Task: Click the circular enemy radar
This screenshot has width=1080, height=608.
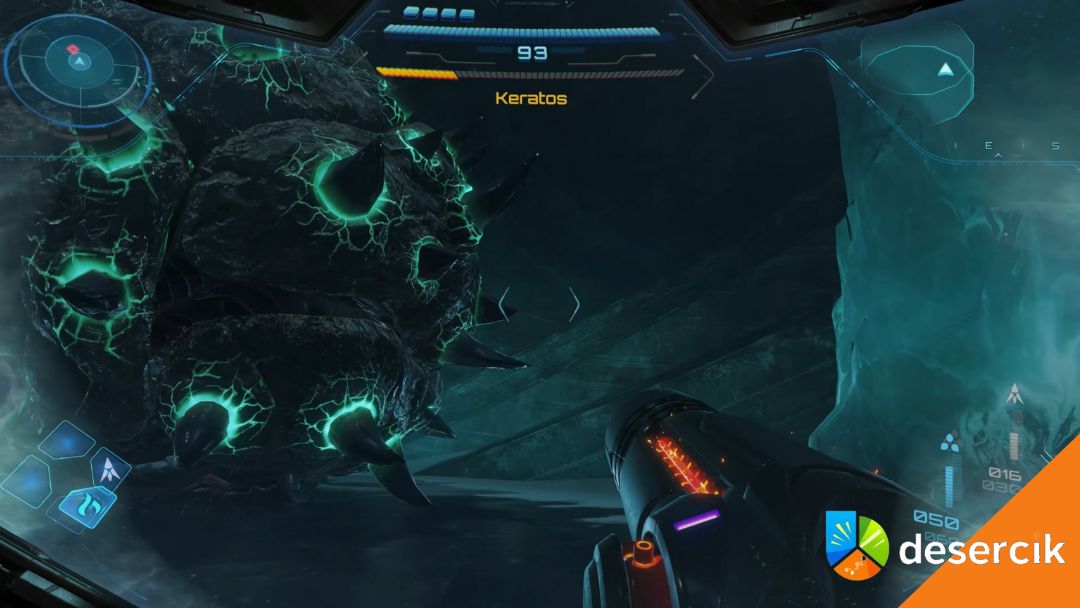Action: [78, 63]
